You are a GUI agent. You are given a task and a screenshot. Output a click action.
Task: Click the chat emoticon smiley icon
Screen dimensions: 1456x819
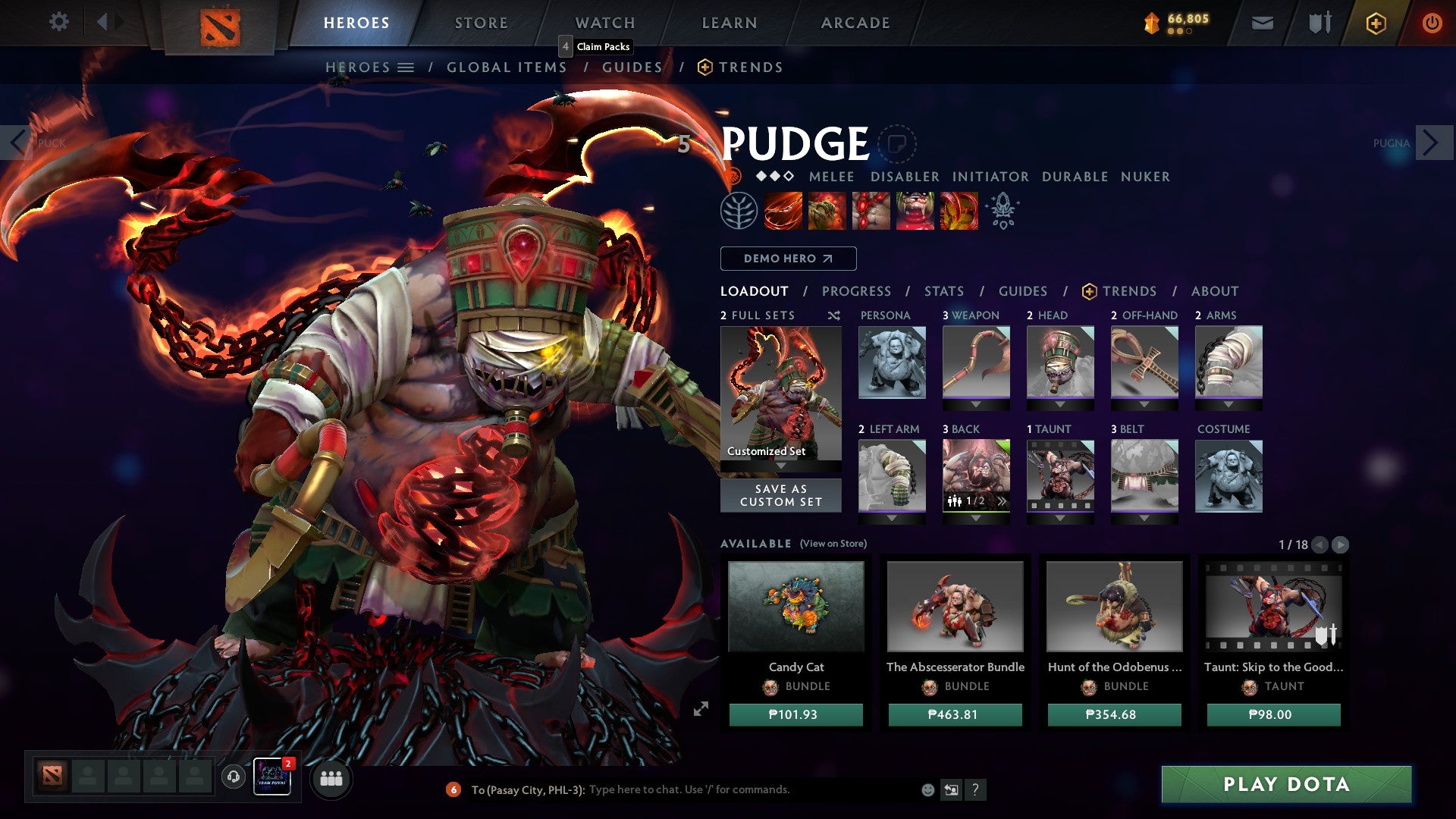pyautogui.click(x=927, y=789)
